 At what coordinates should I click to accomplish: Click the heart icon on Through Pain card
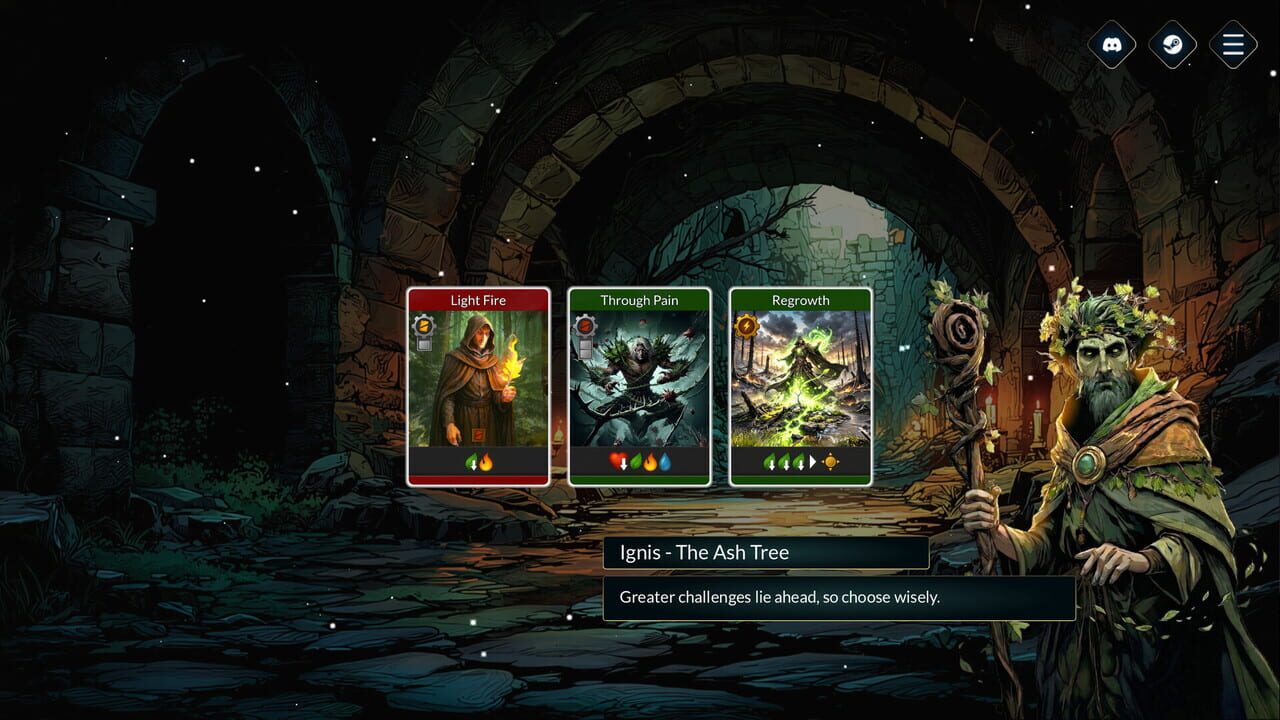click(x=617, y=461)
